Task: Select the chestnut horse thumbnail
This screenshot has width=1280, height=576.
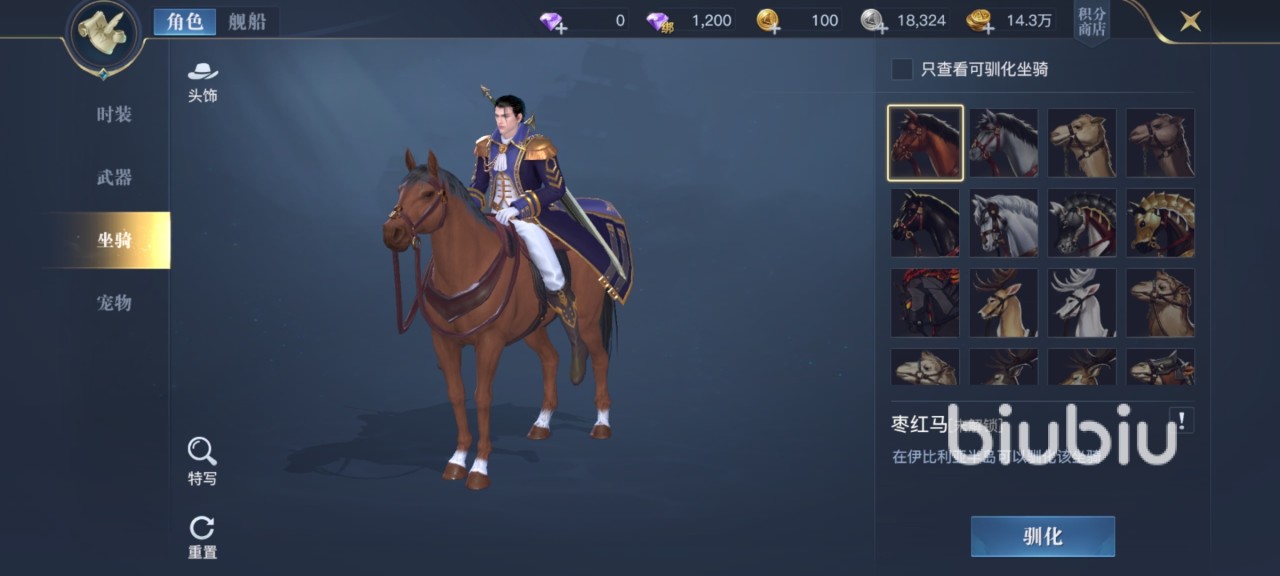Action: [x=925, y=143]
